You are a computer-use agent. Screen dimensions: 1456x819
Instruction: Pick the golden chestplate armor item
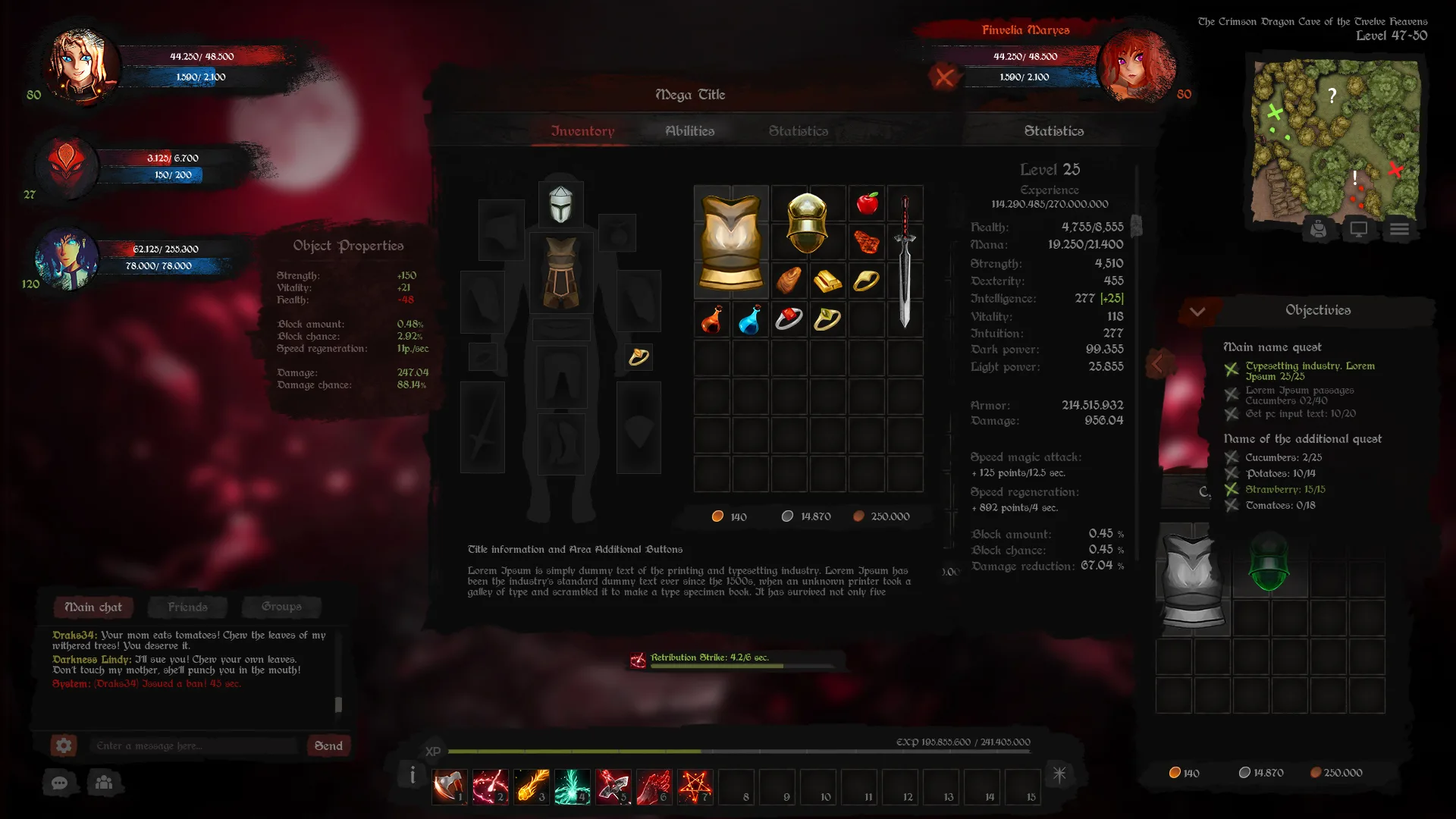(x=731, y=241)
